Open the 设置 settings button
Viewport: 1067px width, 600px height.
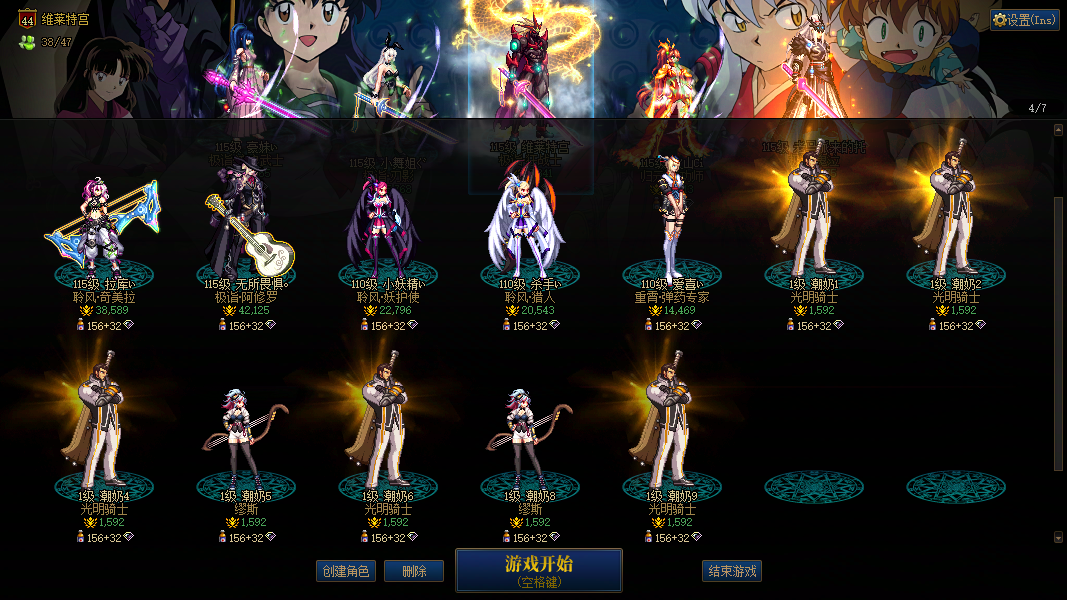coord(1025,20)
